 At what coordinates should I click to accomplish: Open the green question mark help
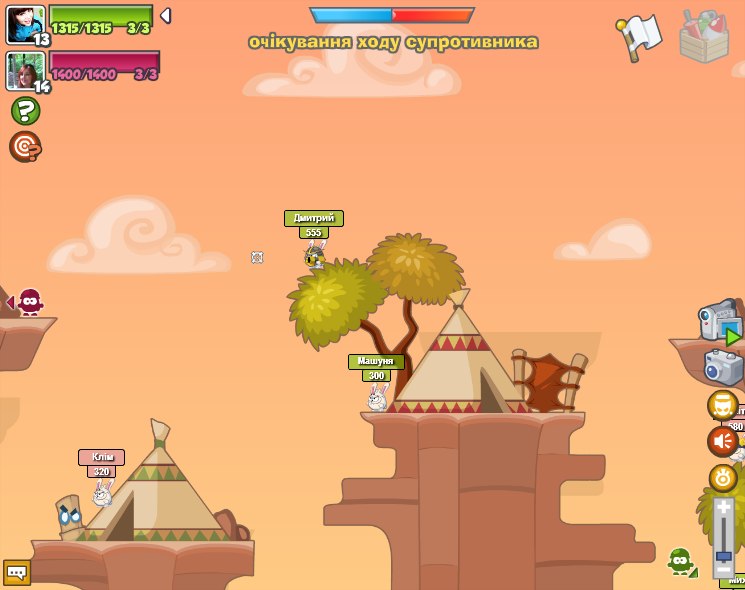25,111
